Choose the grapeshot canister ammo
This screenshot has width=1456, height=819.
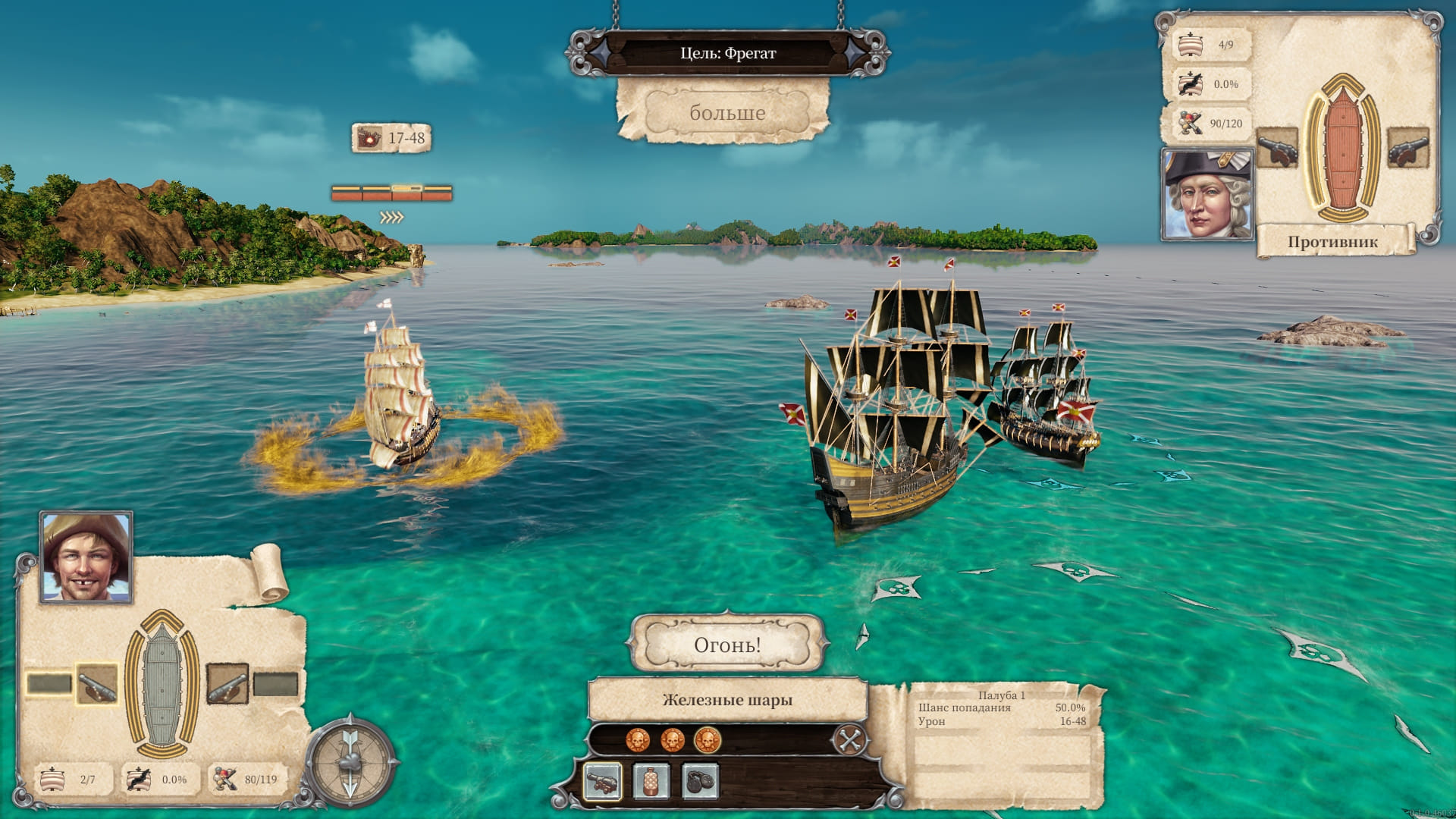tap(651, 782)
